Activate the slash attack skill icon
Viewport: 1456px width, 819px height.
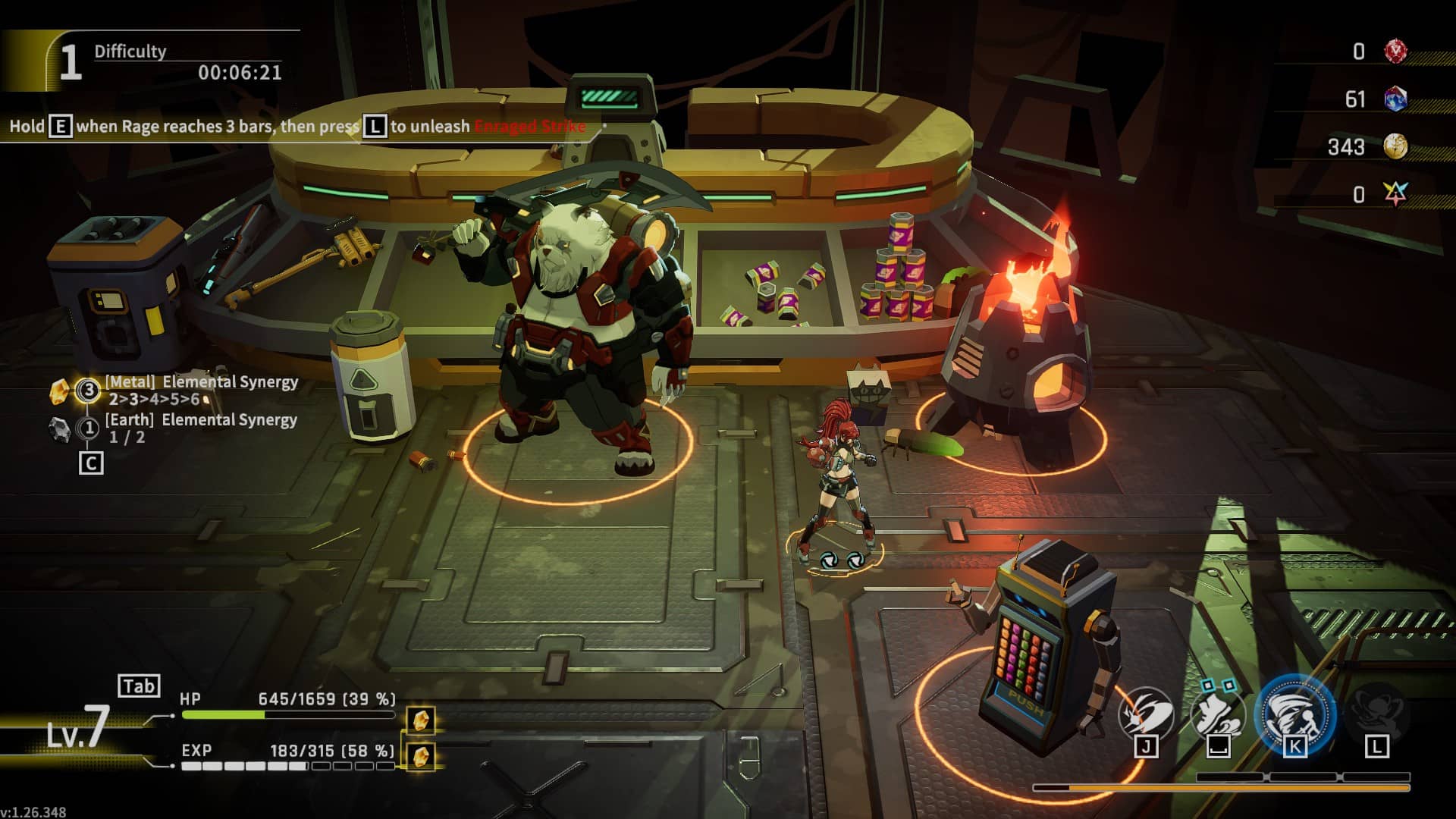click(1145, 714)
